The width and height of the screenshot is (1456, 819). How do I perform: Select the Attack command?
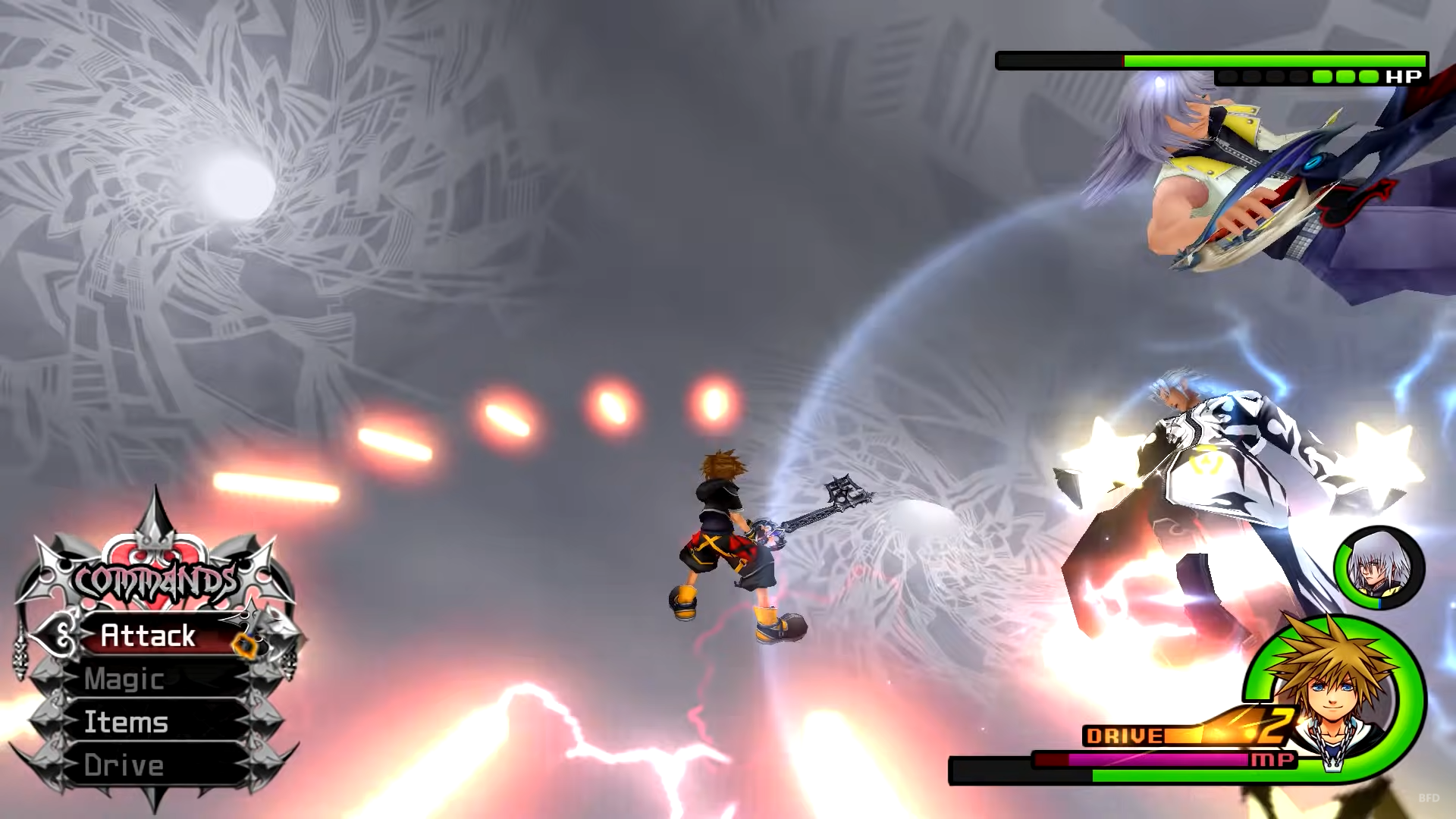149,635
